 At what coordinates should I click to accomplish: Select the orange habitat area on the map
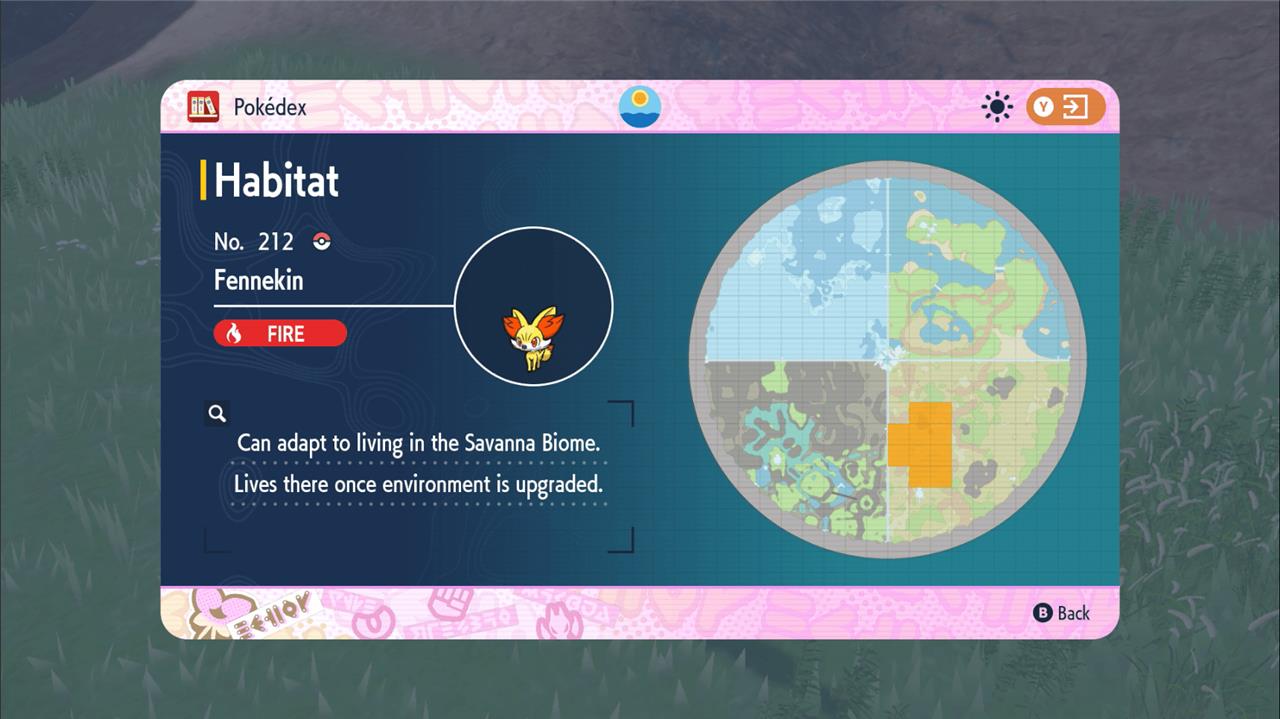pos(921,443)
